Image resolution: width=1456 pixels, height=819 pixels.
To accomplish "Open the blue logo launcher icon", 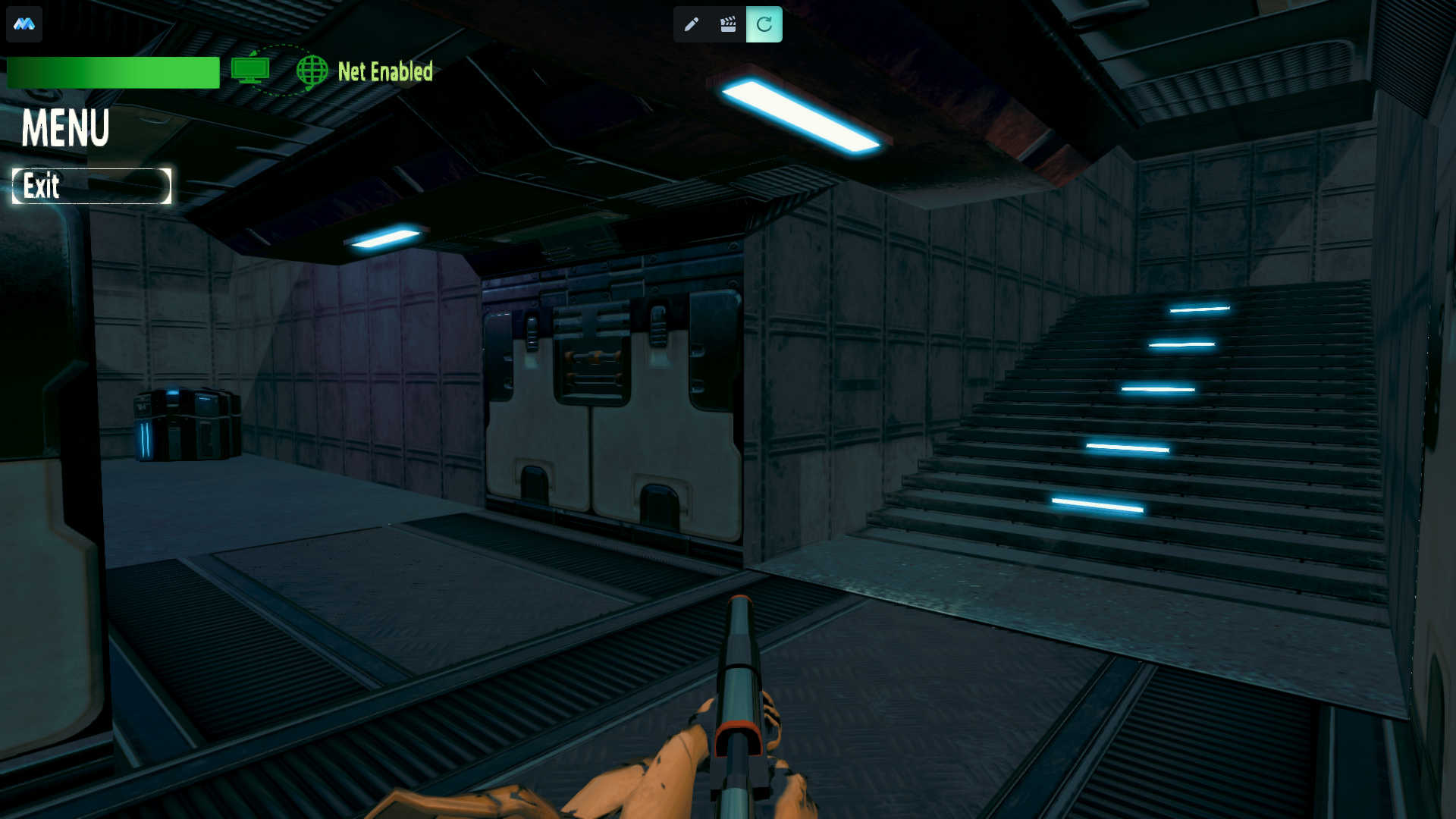I will (x=24, y=24).
